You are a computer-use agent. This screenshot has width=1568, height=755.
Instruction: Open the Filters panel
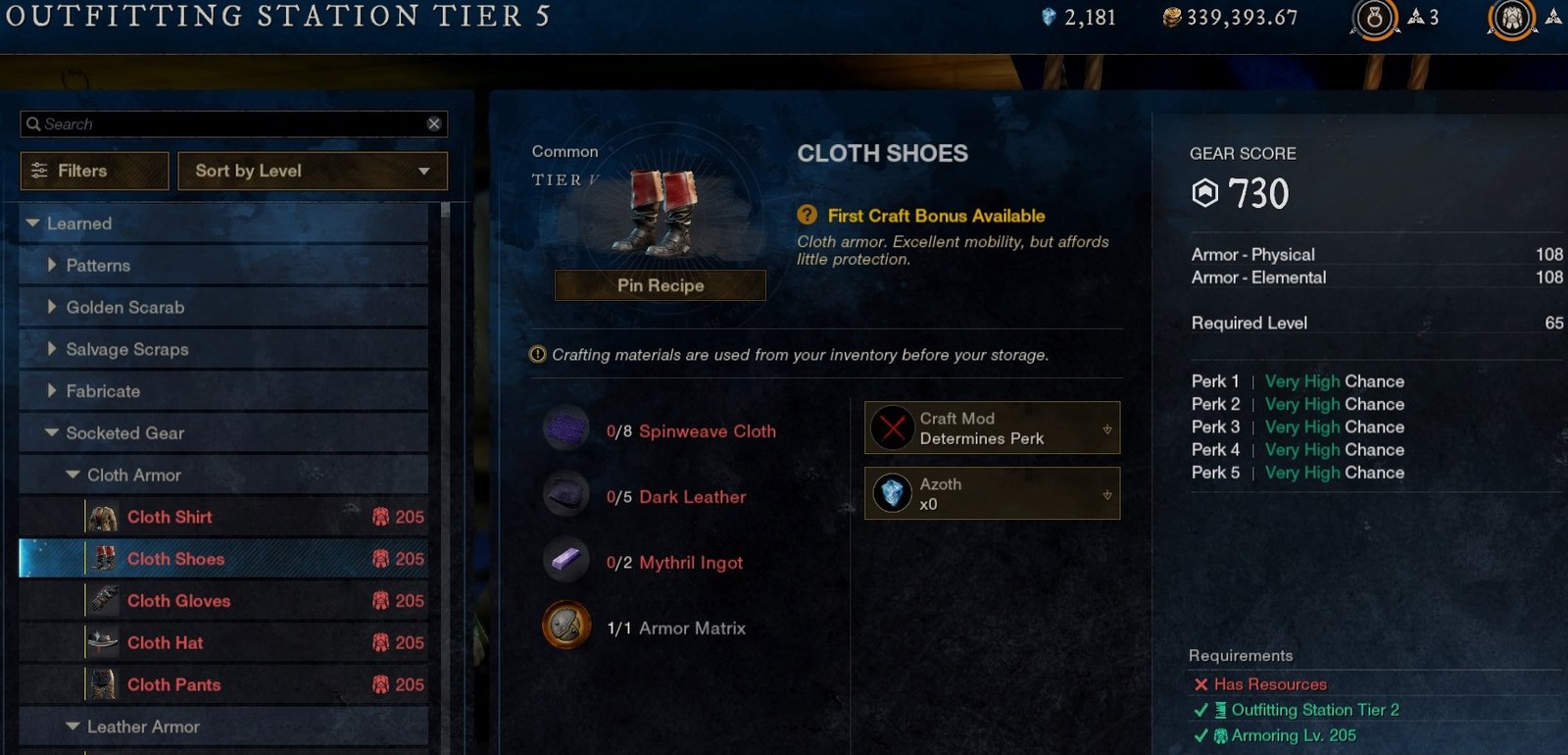click(94, 171)
